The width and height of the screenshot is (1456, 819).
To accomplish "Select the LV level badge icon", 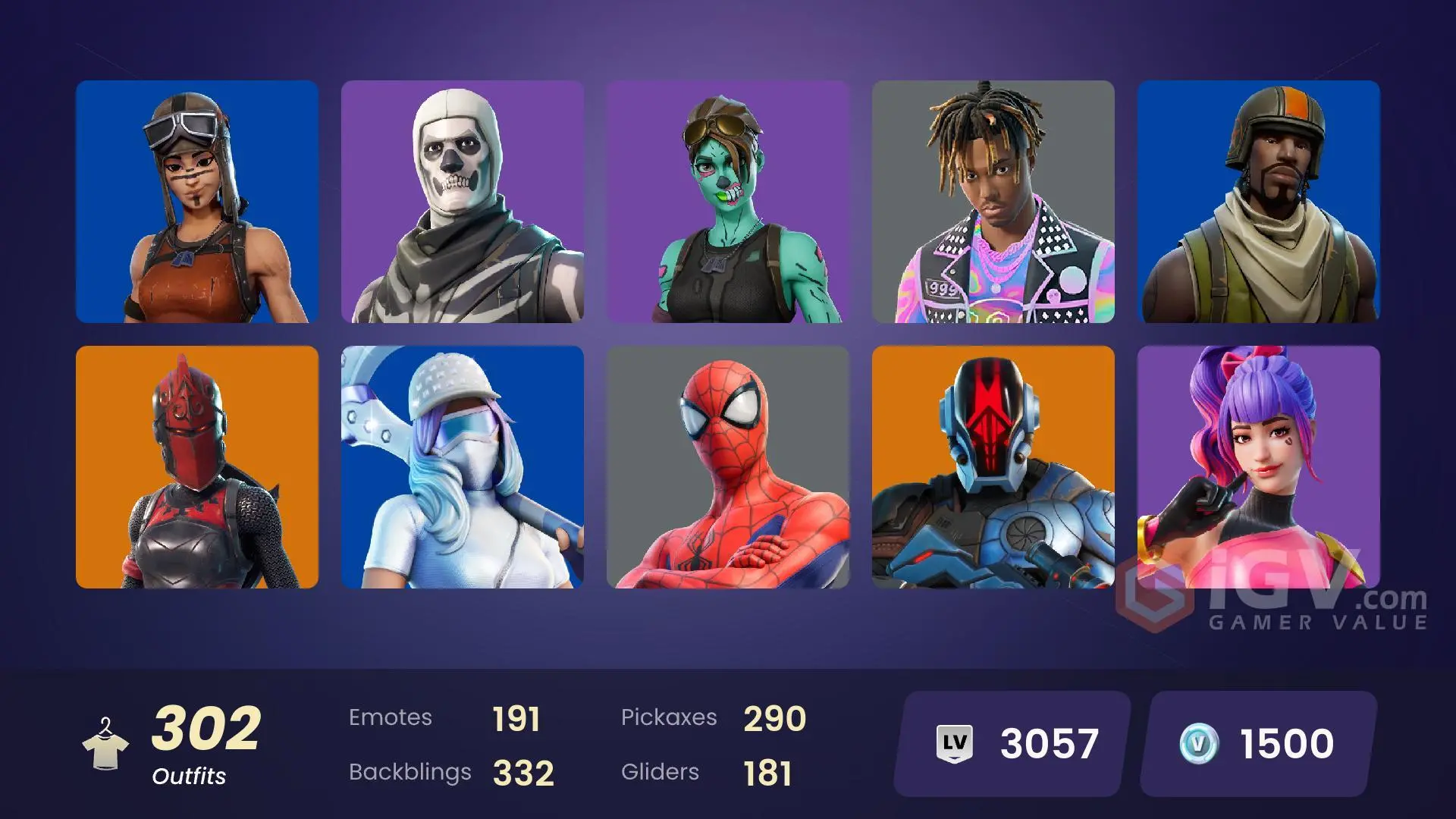I will click(x=952, y=741).
